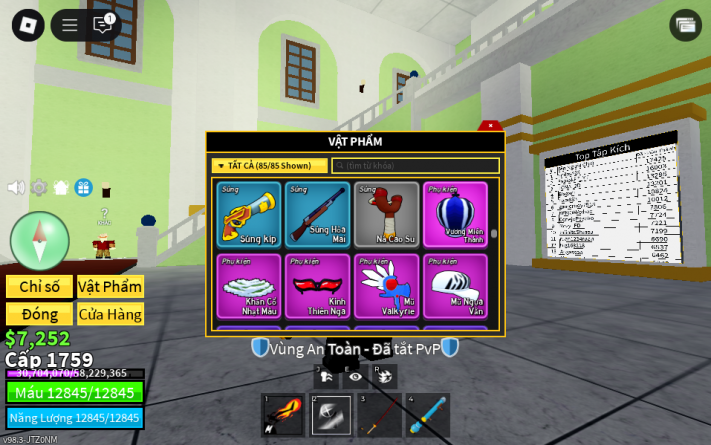Click the inventory keyword search field

click(415, 166)
